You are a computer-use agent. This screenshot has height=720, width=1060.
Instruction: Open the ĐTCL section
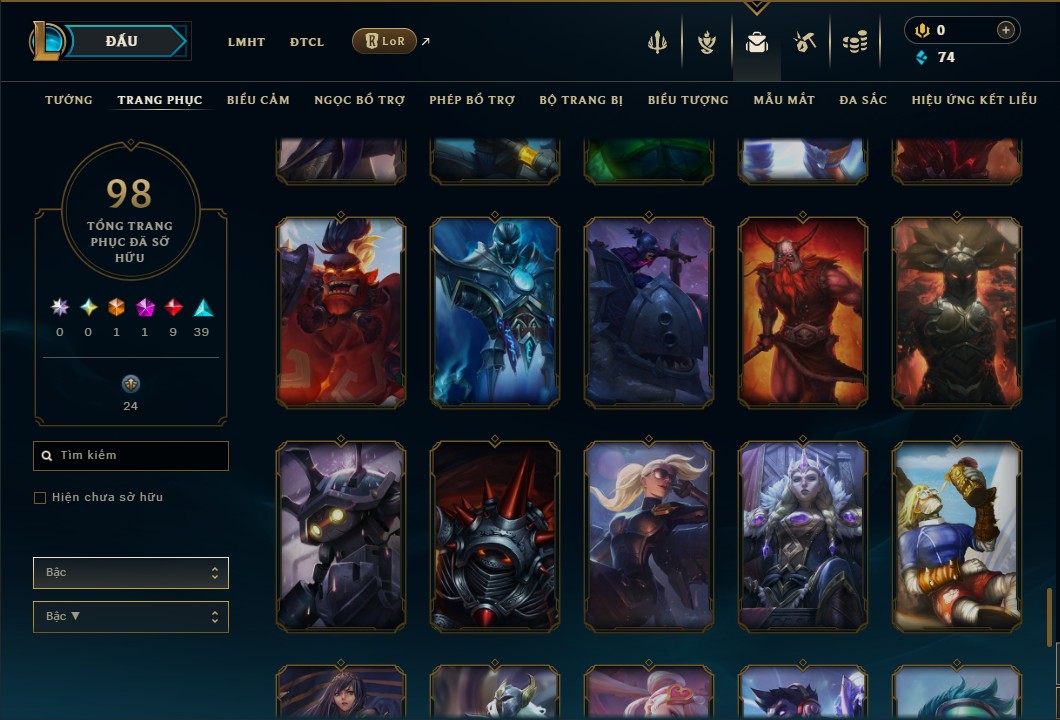(307, 42)
